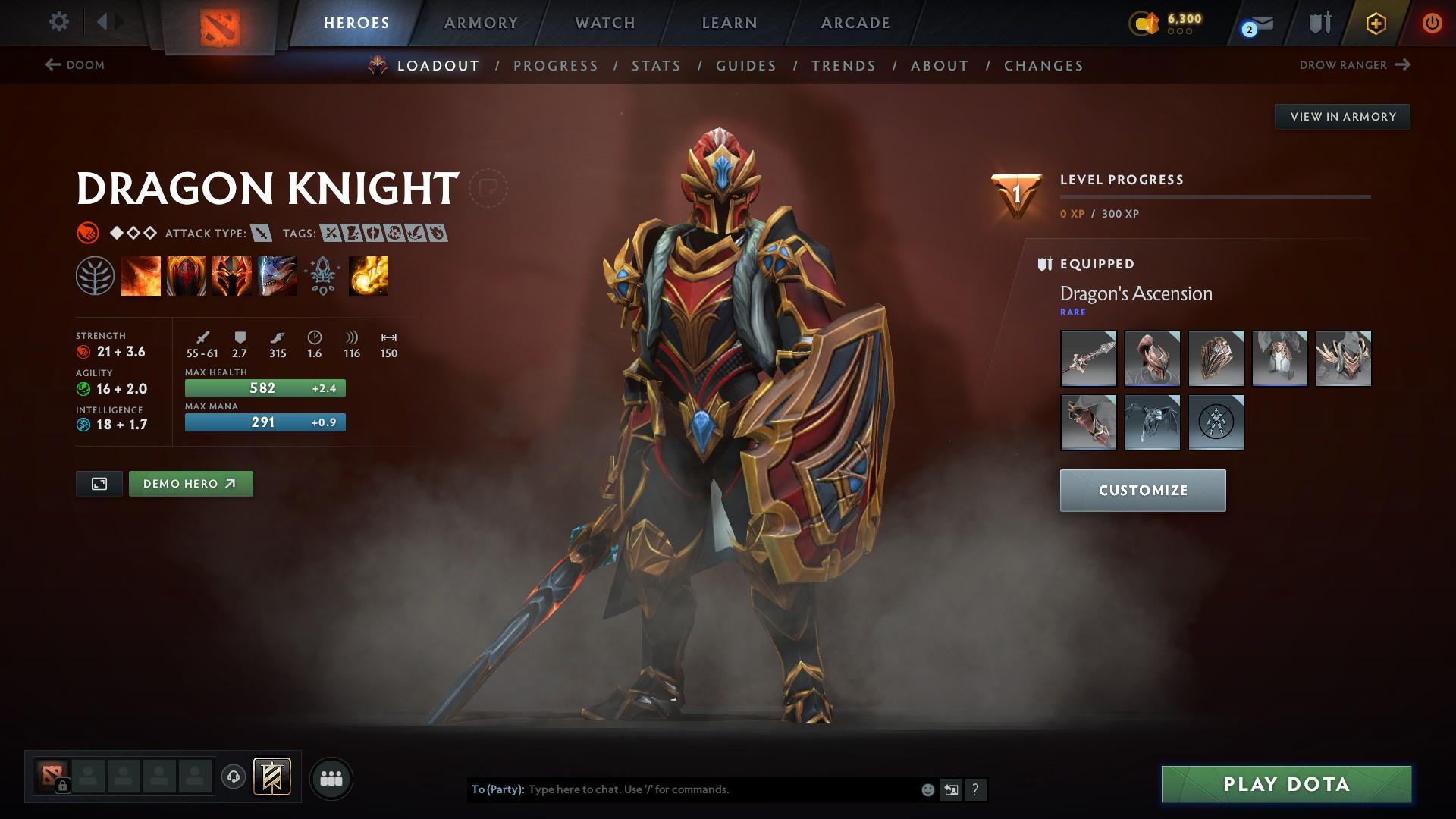Viewport: 1456px width, 819px height.
Task: Click the CUSTOMIZE button
Action: point(1142,490)
